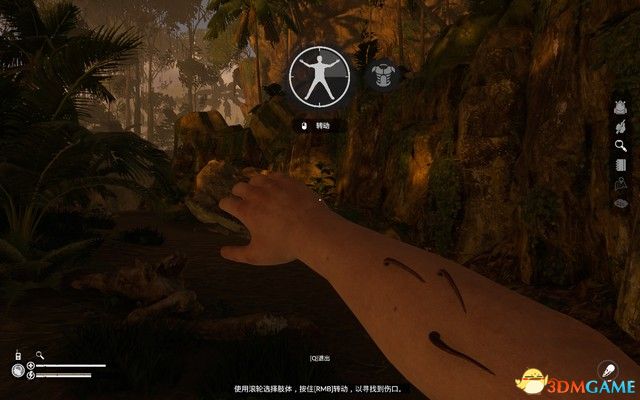Select the magnifying glass in the side menu
Image resolution: width=640 pixels, height=400 pixels.
point(620,146)
